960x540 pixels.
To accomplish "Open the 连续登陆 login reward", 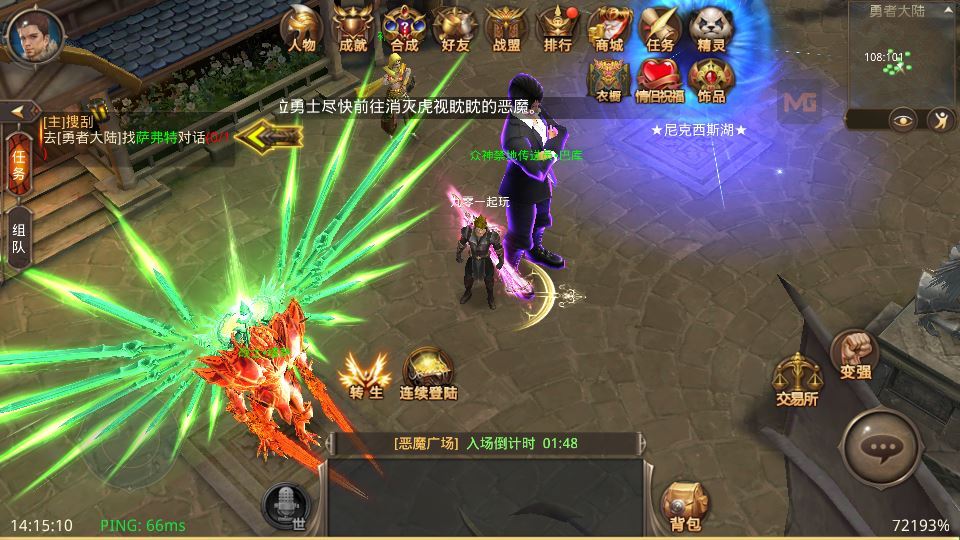I will (428, 375).
